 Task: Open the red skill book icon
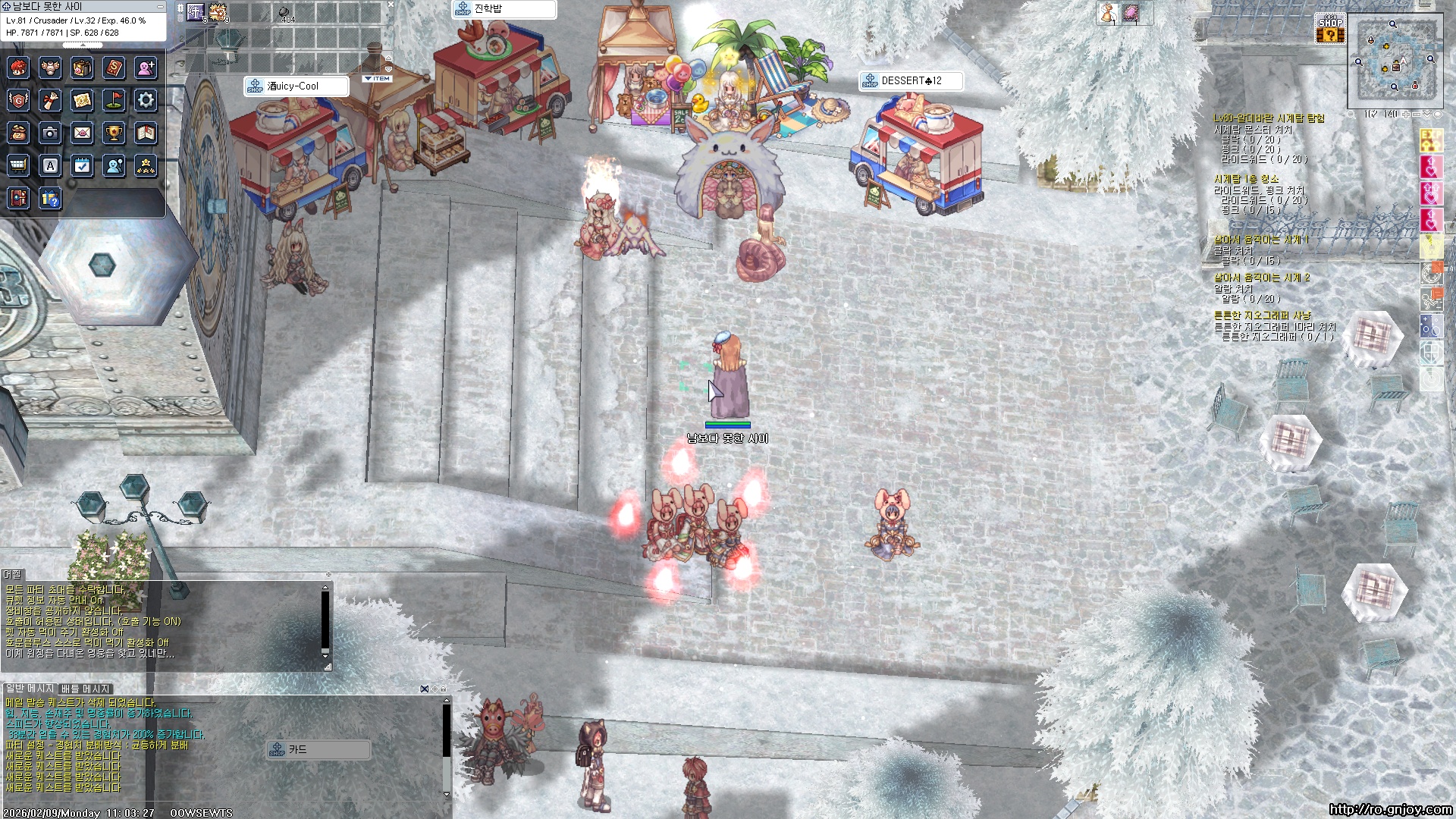pyautogui.click(x=114, y=68)
